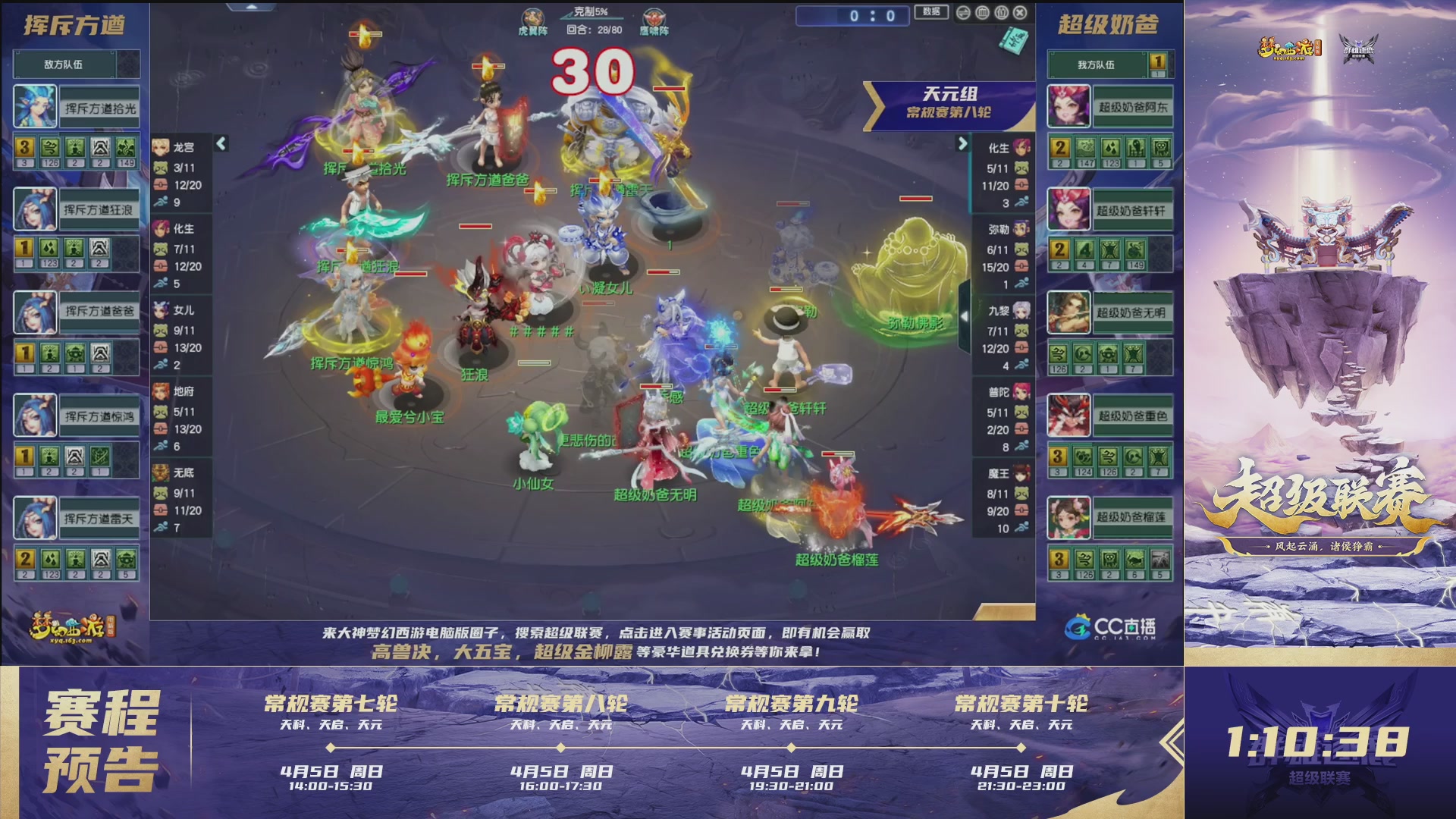Toggle the grid overlay circle icon
1456x819 pixels.
pos(982,11)
